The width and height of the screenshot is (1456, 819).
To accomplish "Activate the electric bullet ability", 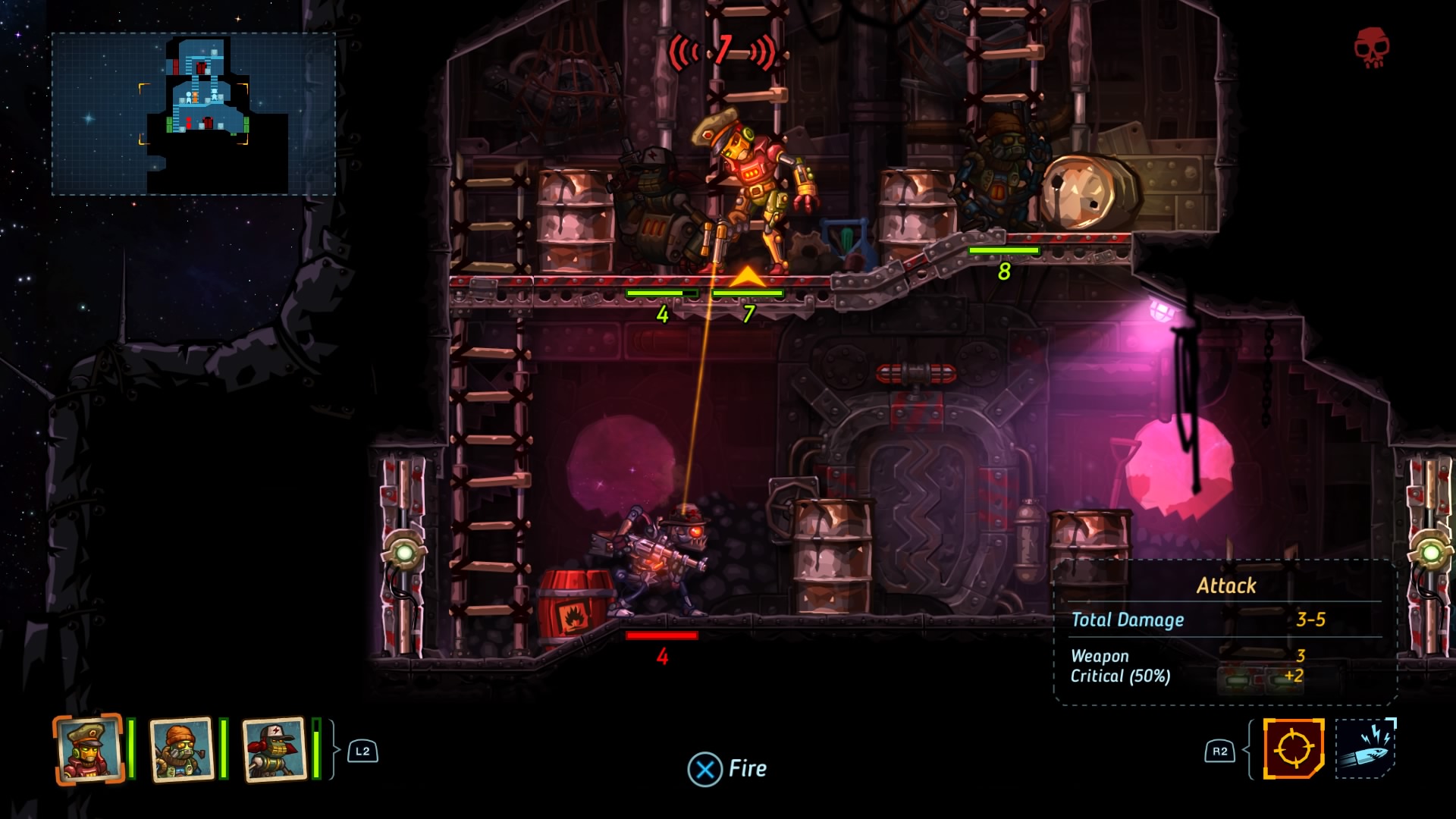I will tap(1365, 749).
